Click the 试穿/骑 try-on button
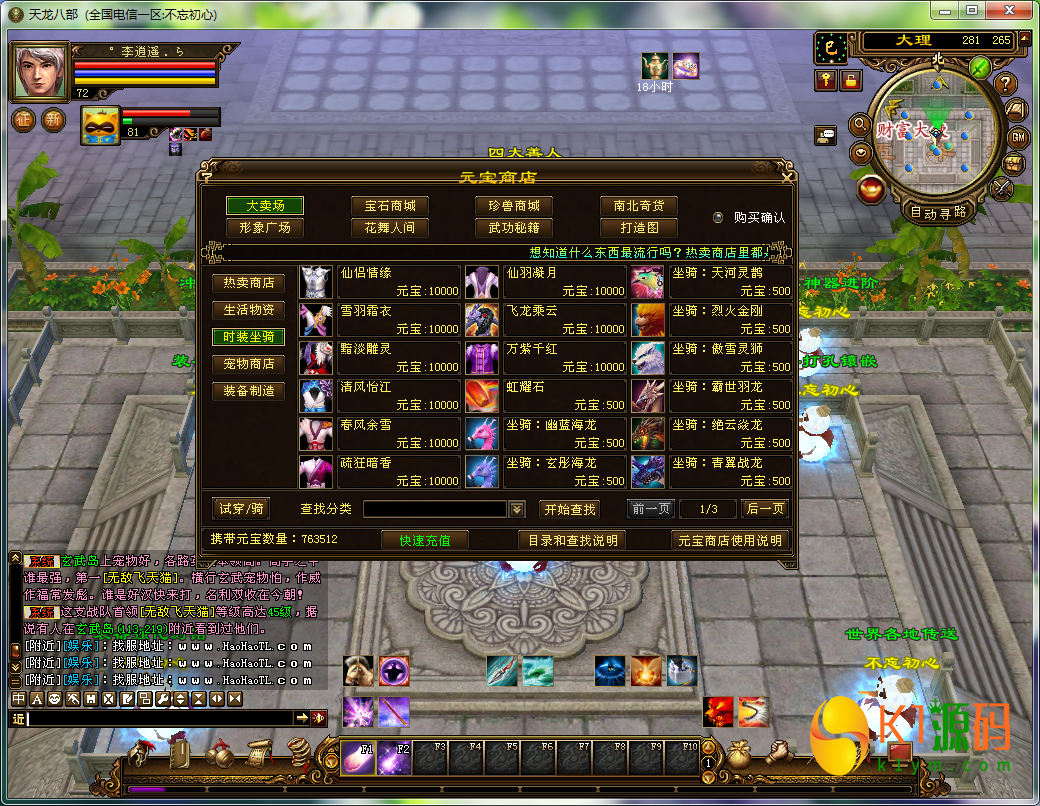 click(x=242, y=508)
